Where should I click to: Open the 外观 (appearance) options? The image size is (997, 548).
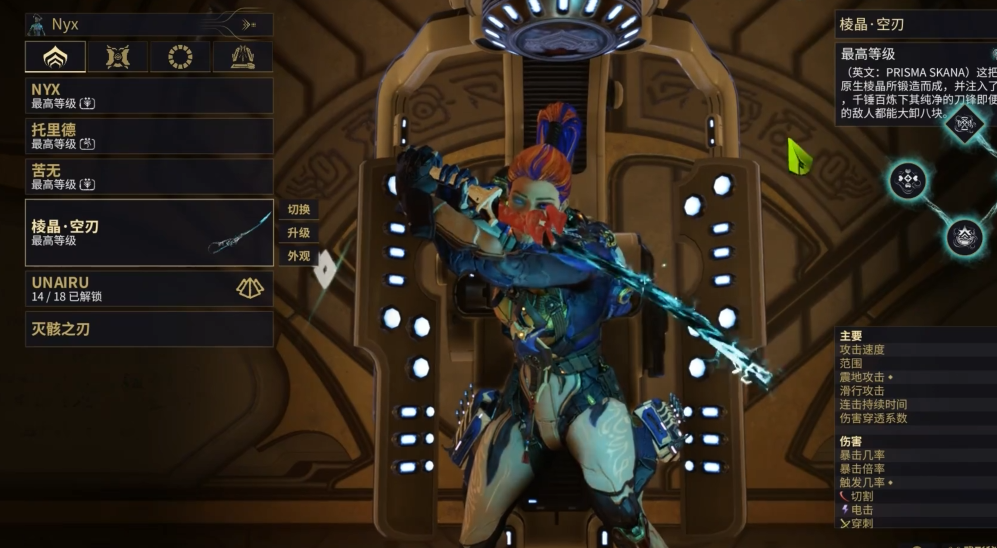coord(298,256)
